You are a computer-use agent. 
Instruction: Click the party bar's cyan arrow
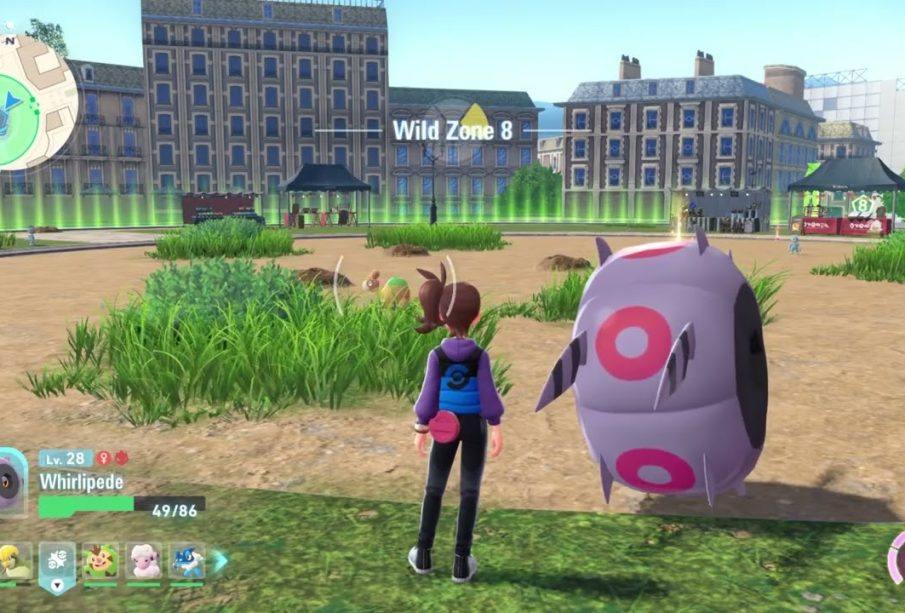pos(219,562)
